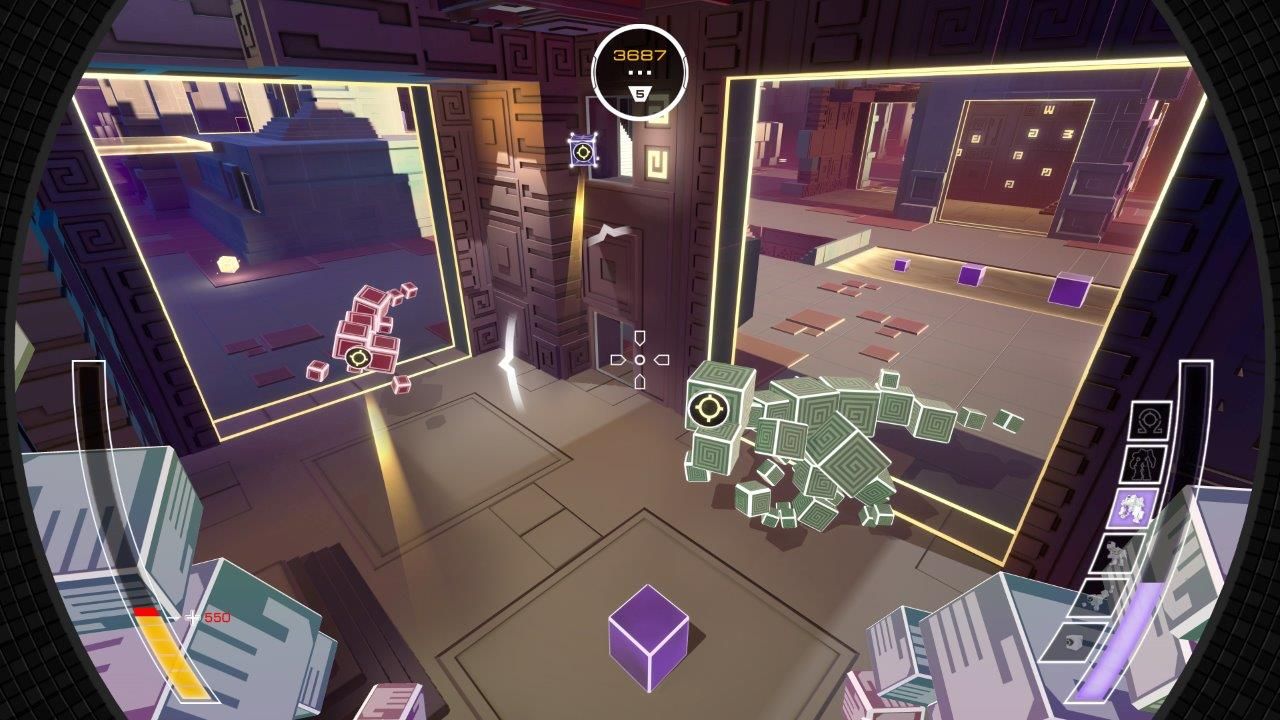Click the glowing pickup cube marker near the doorway
This screenshot has height=720, width=1280.
click(583, 149)
